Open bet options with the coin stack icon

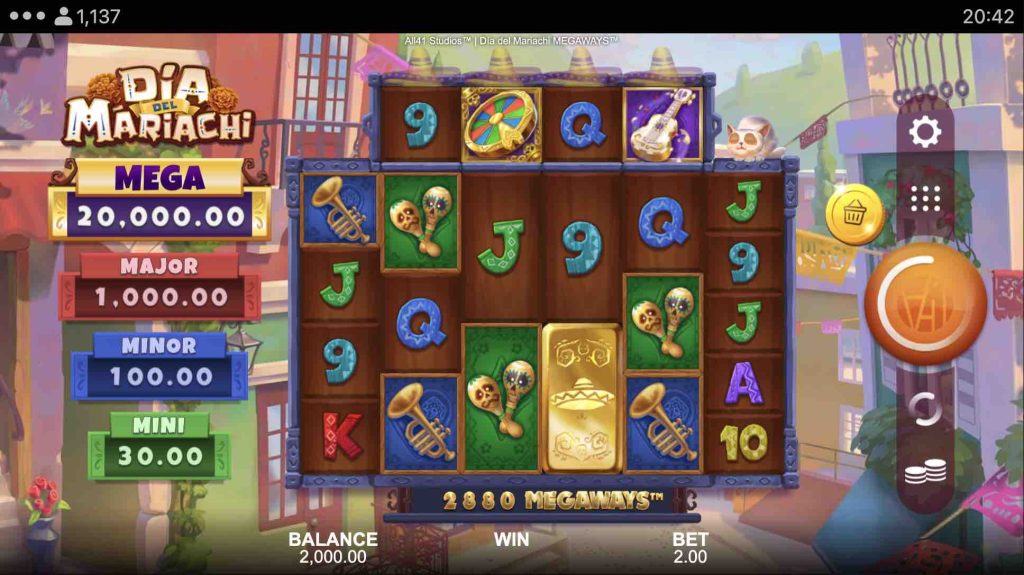(925, 474)
